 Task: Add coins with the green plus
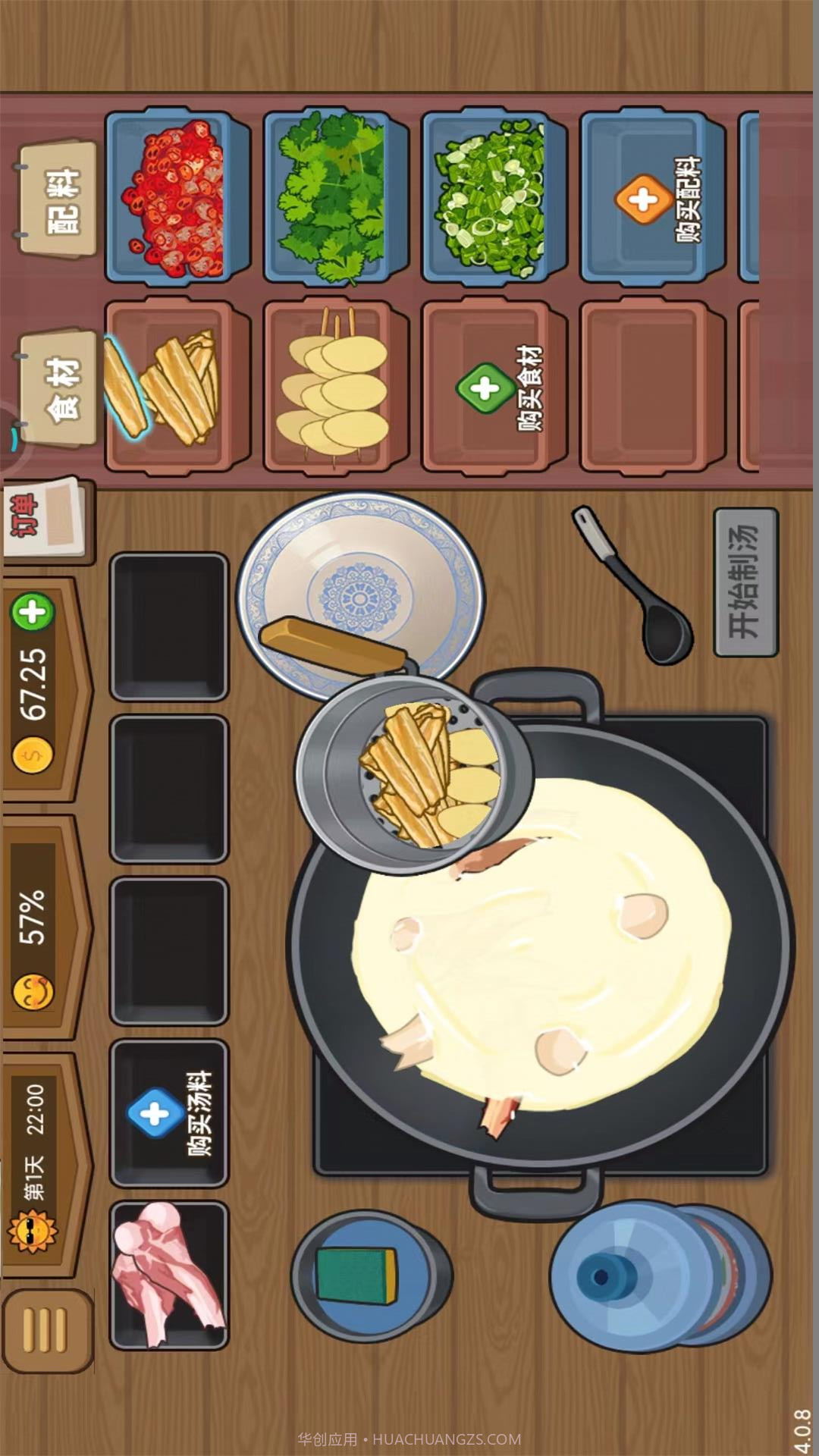click(32, 613)
